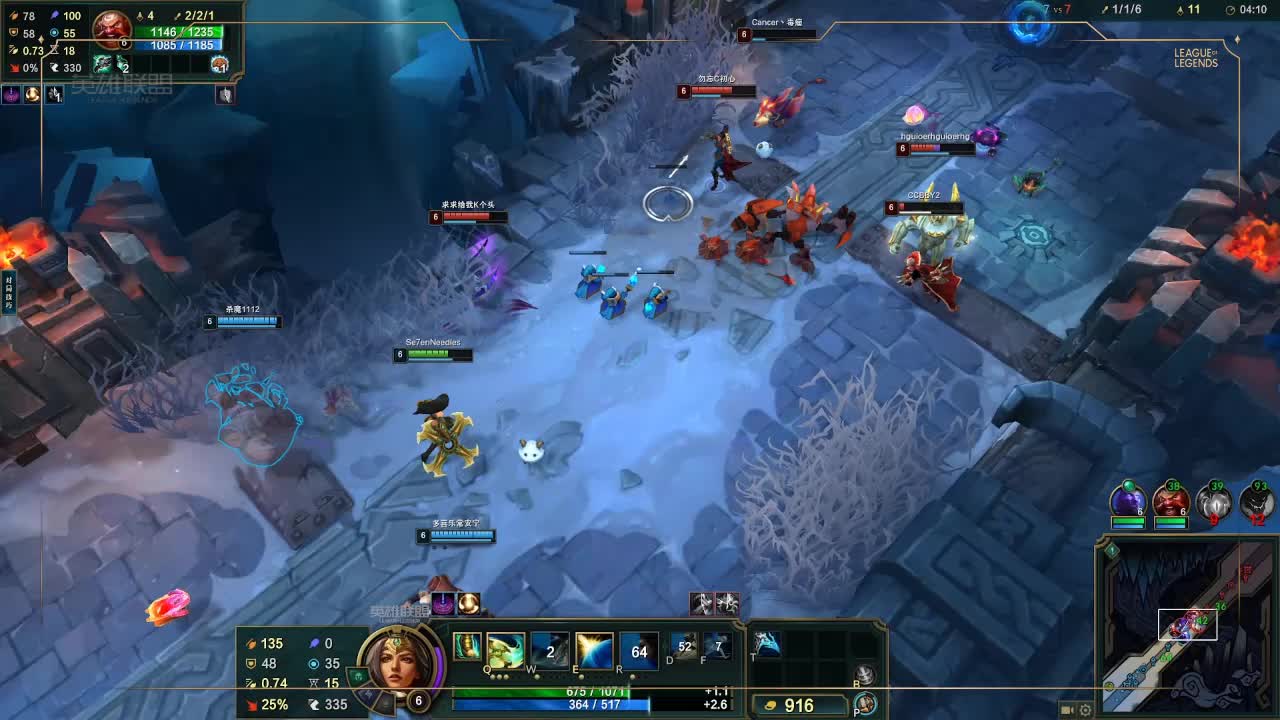The image size is (1280, 720).
Task: Open the settings gear icon
Action: 1085,710
